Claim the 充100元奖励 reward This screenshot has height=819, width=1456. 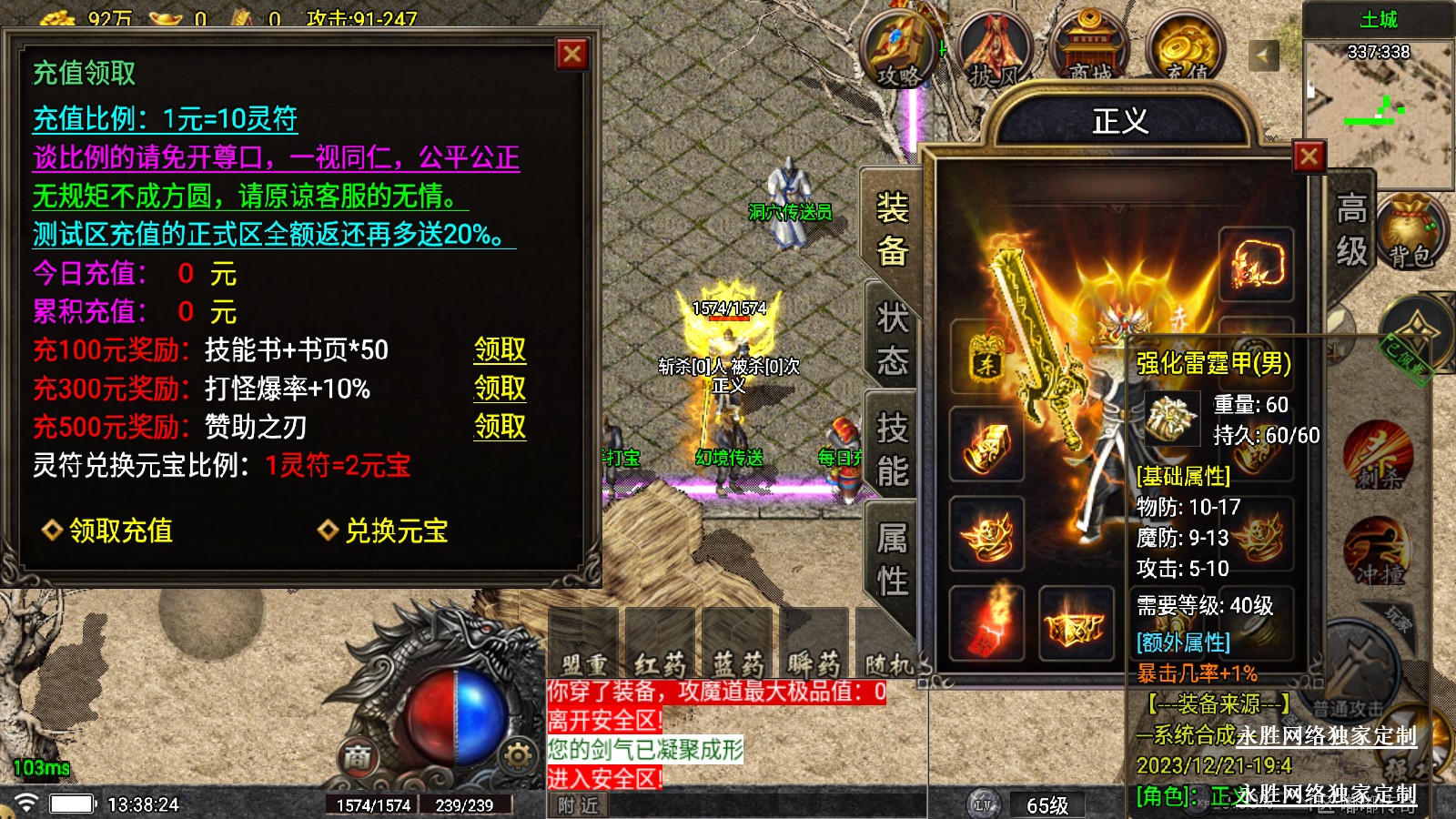click(500, 350)
